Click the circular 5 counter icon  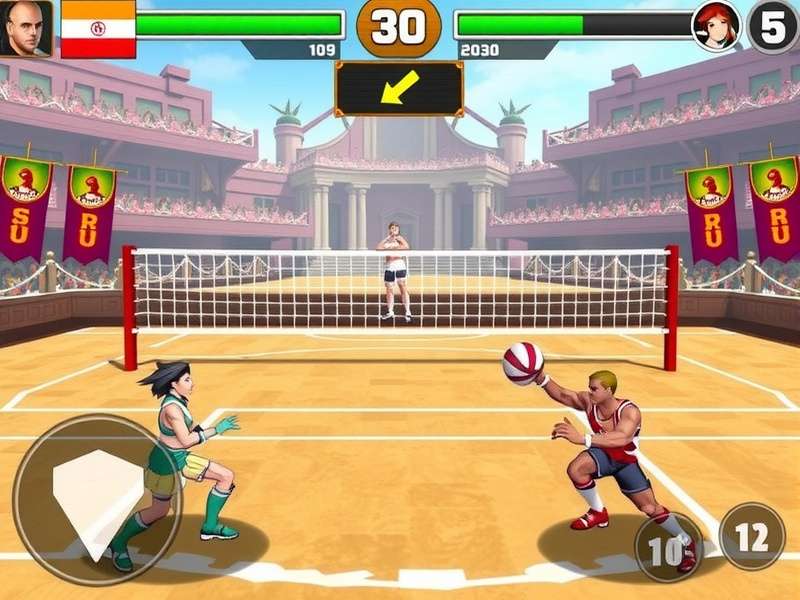tap(773, 27)
